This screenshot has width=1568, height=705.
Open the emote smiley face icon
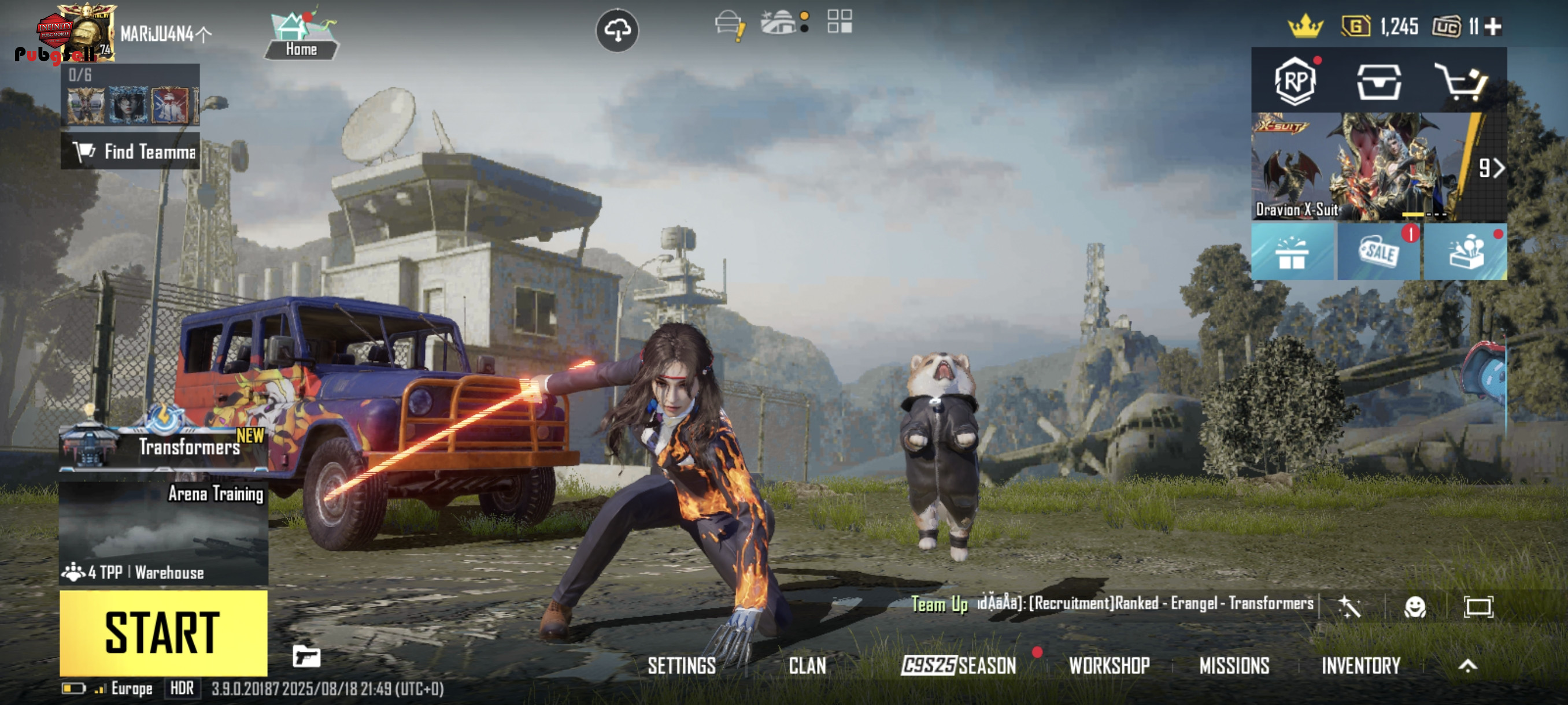pyautogui.click(x=1415, y=606)
